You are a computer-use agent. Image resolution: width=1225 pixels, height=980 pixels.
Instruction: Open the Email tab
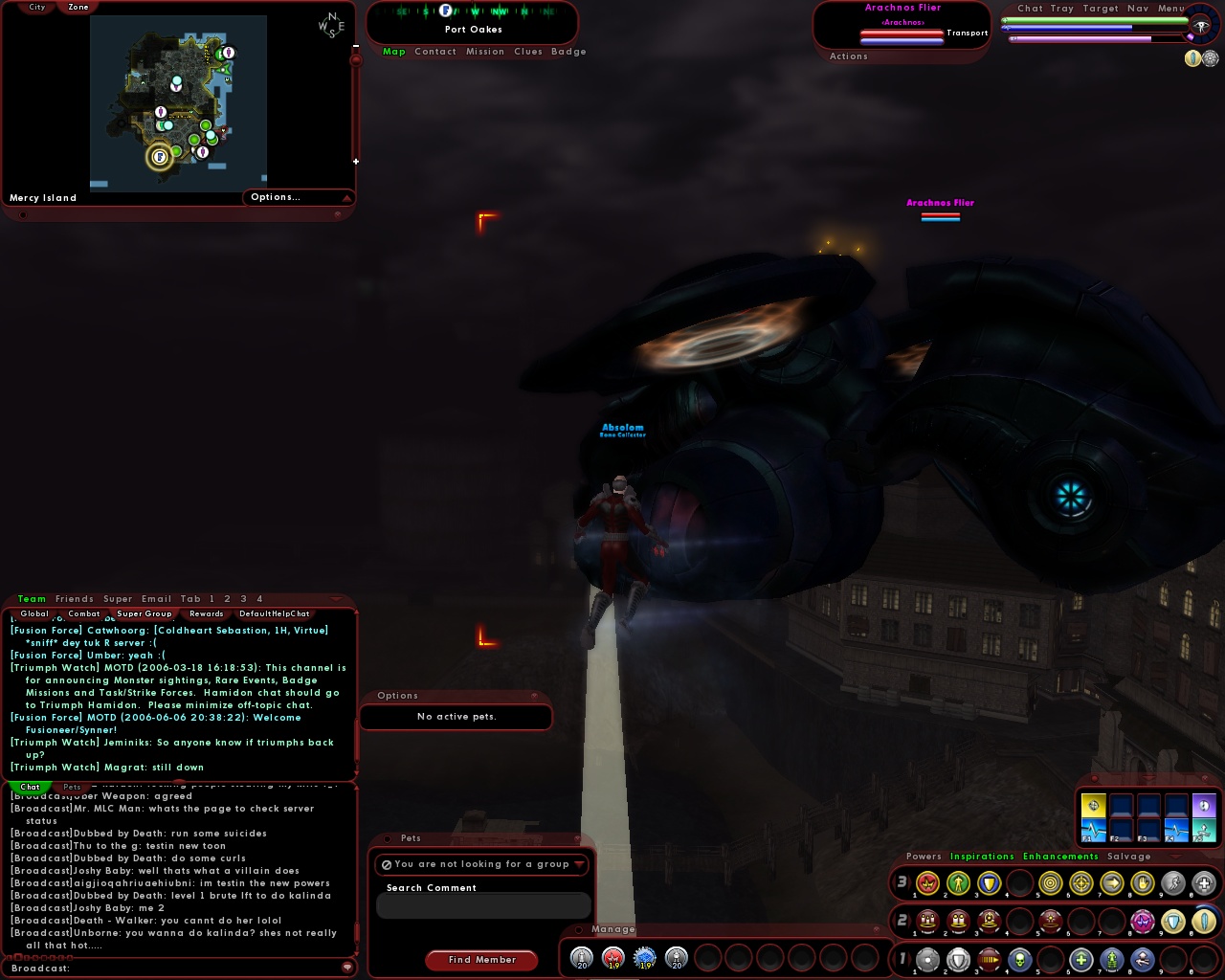coord(157,599)
